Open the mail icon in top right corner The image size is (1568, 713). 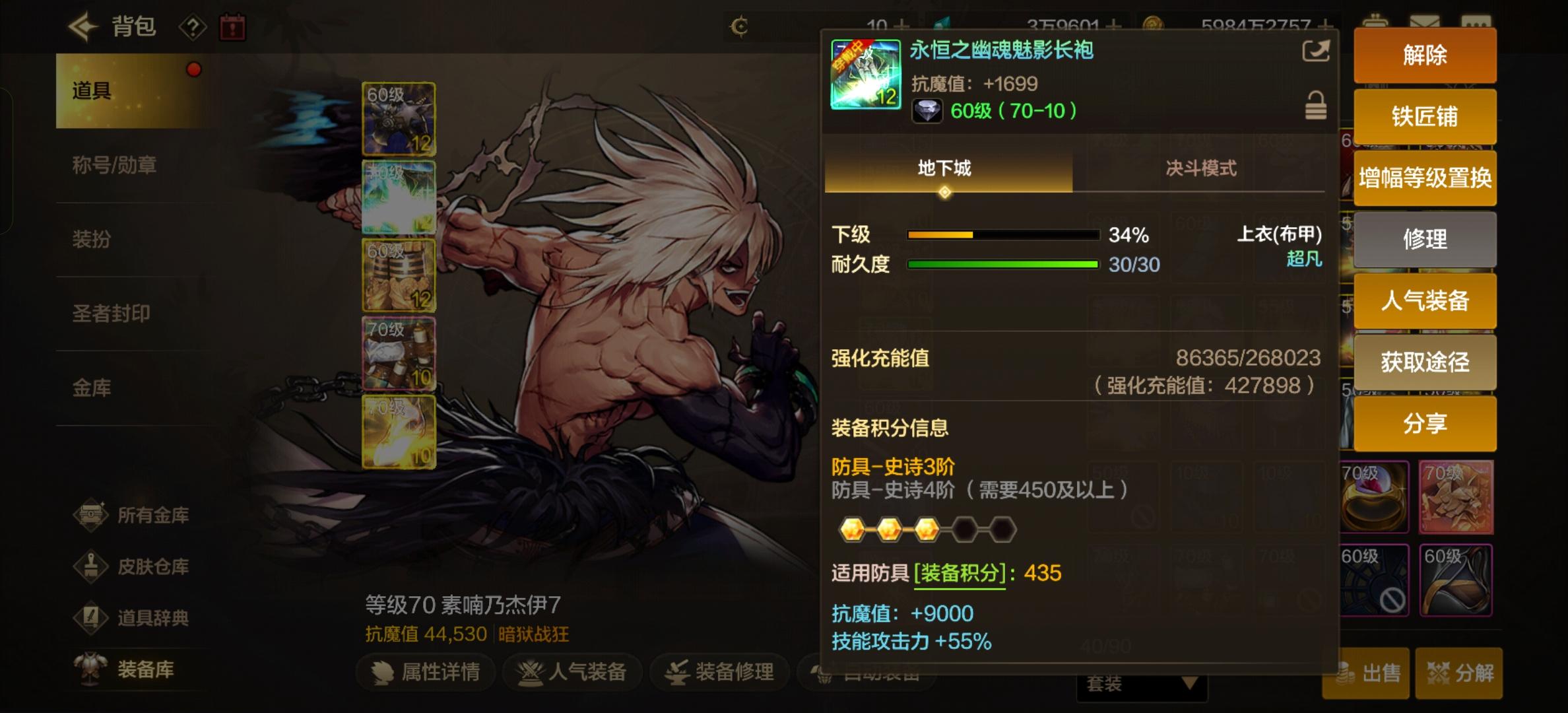(1425, 20)
